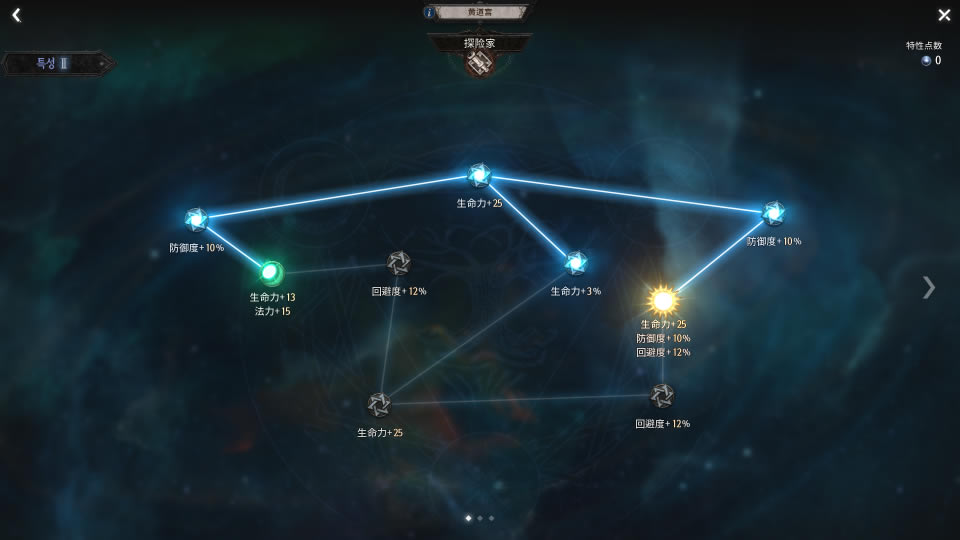Go back with the top-left arrow
Image resolution: width=960 pixels, height=540 pixels.
(16, 15)
